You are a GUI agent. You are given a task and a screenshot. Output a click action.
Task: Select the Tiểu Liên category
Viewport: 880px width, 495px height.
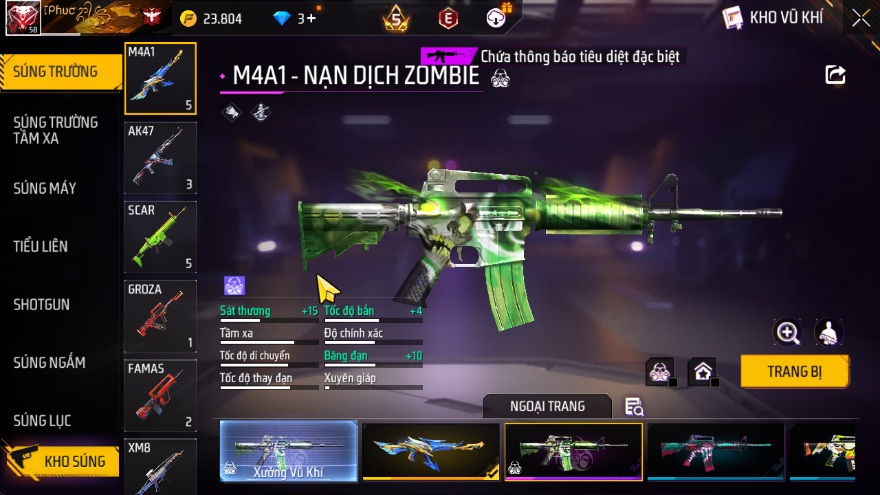(x=41, y=246)
